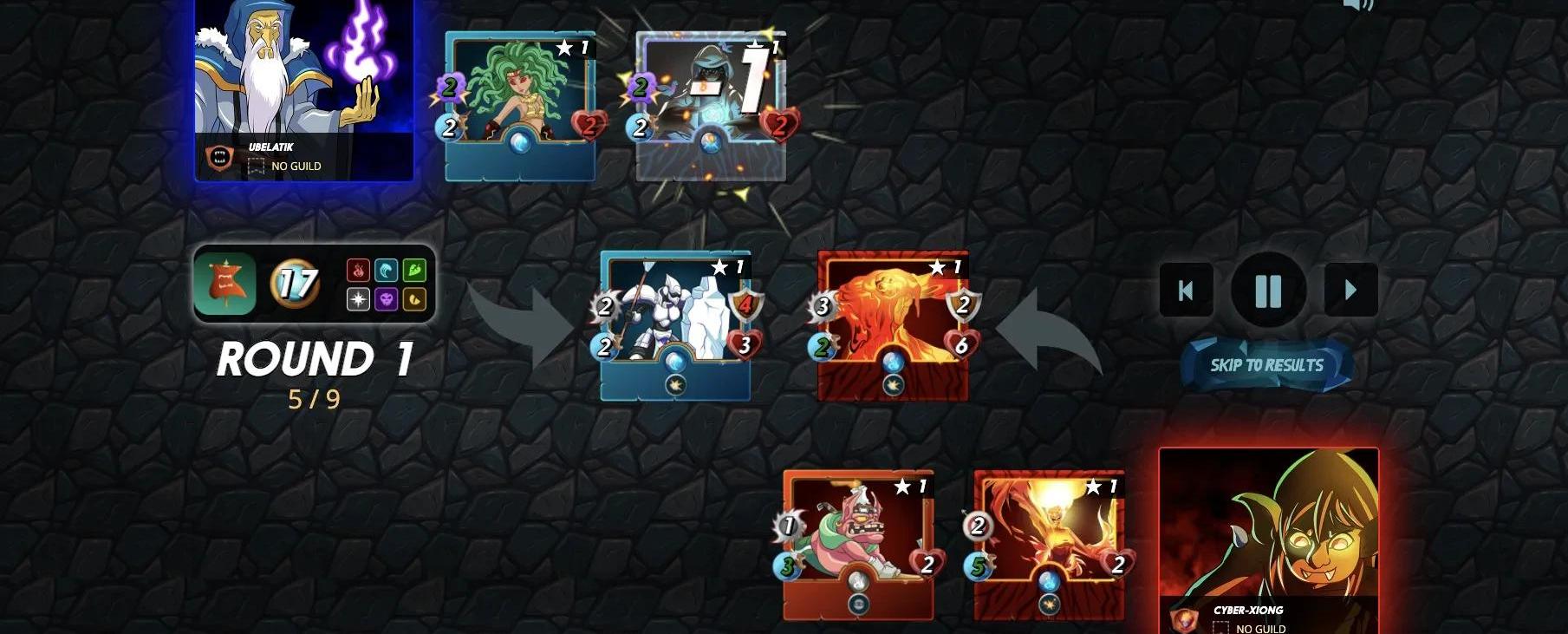Skip to previous battle step
The height and width of the screenshot is (634, 1568).
pos(1186,291)
